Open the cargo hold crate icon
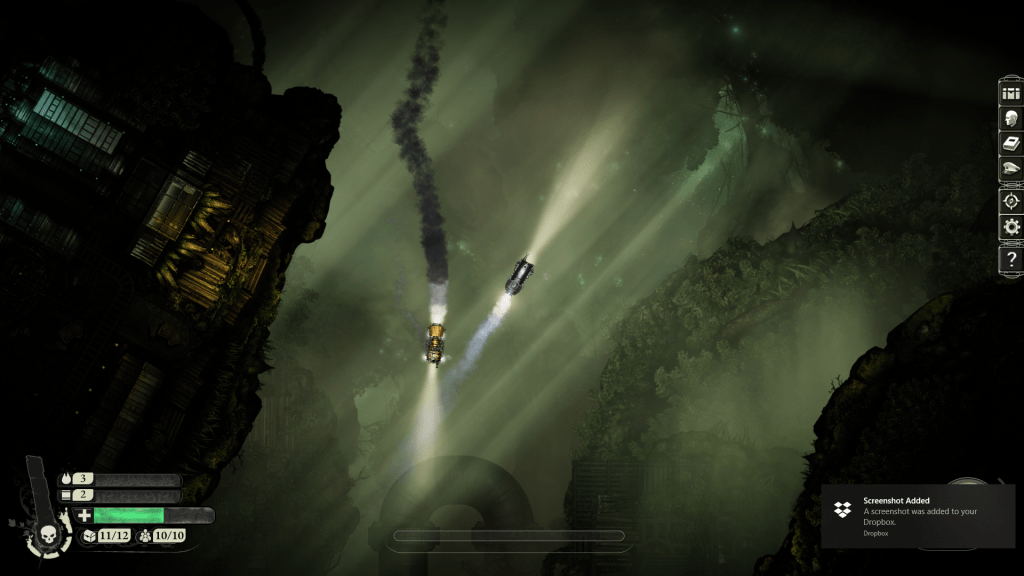 click(x=1011, y=93)
